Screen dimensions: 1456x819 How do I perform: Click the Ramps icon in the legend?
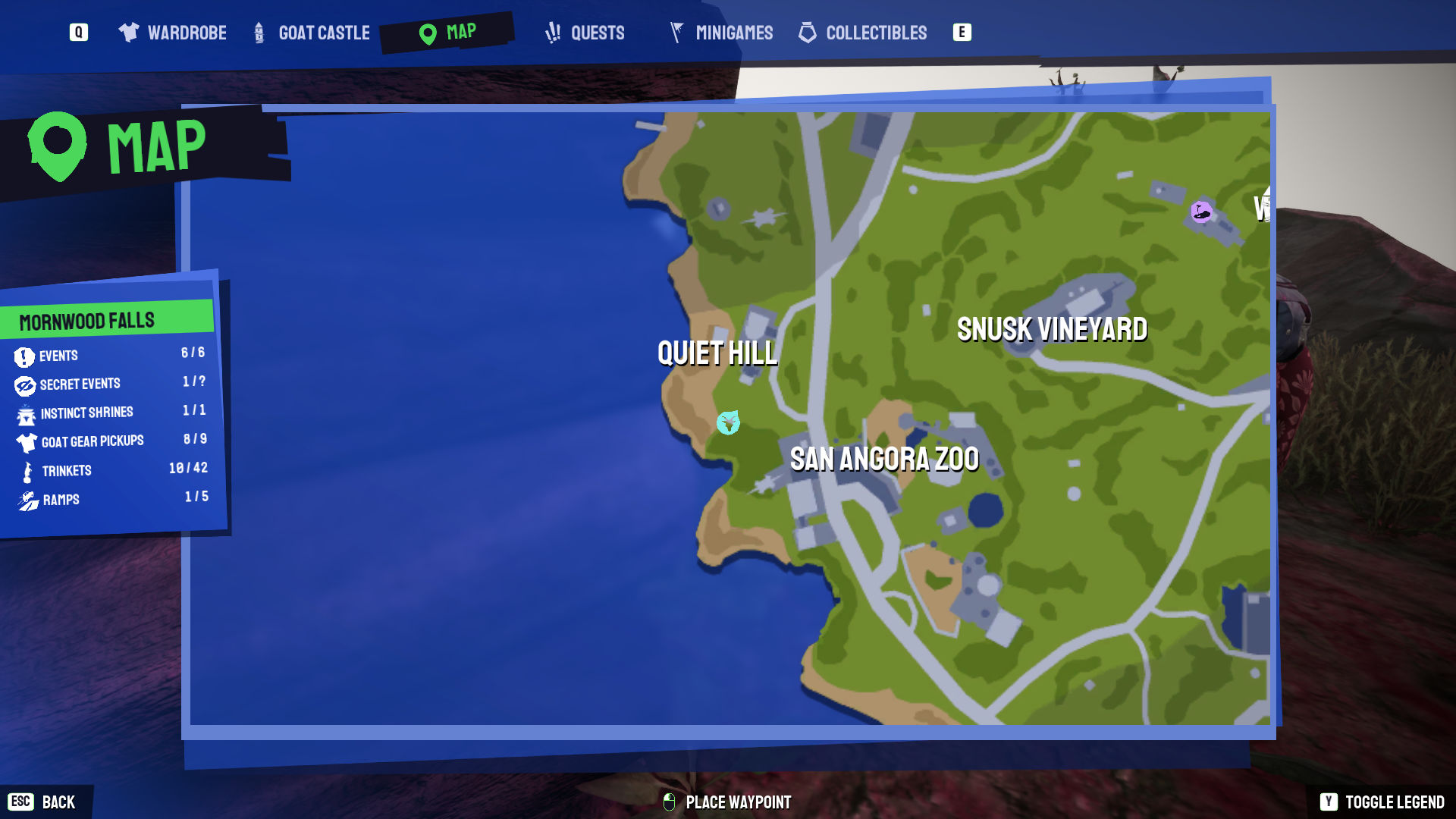click(25, 500)
